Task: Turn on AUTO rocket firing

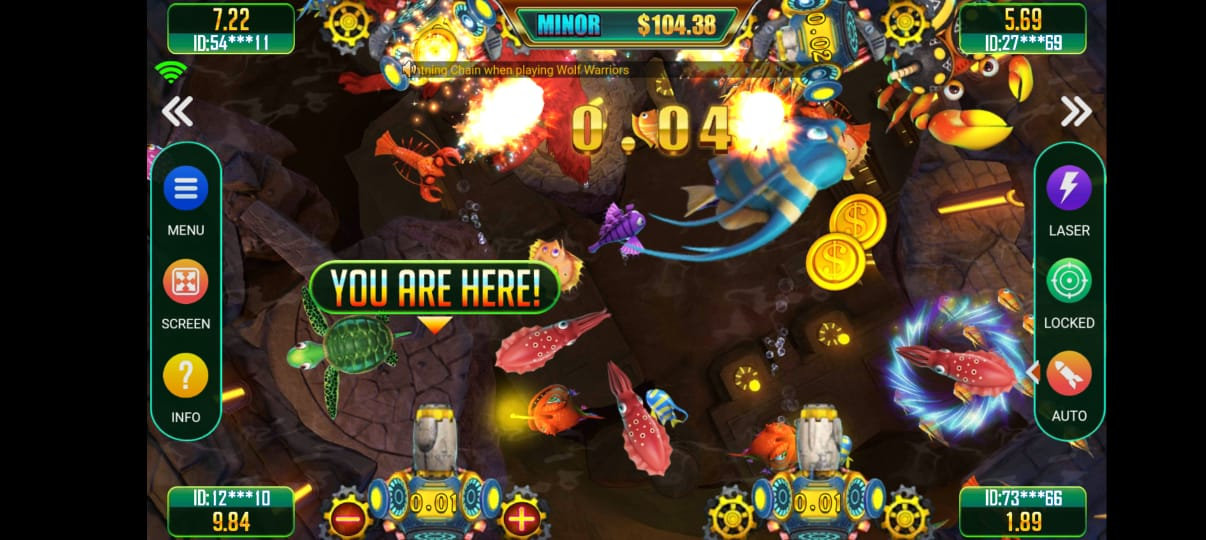Action: (x=1069, y=374)
